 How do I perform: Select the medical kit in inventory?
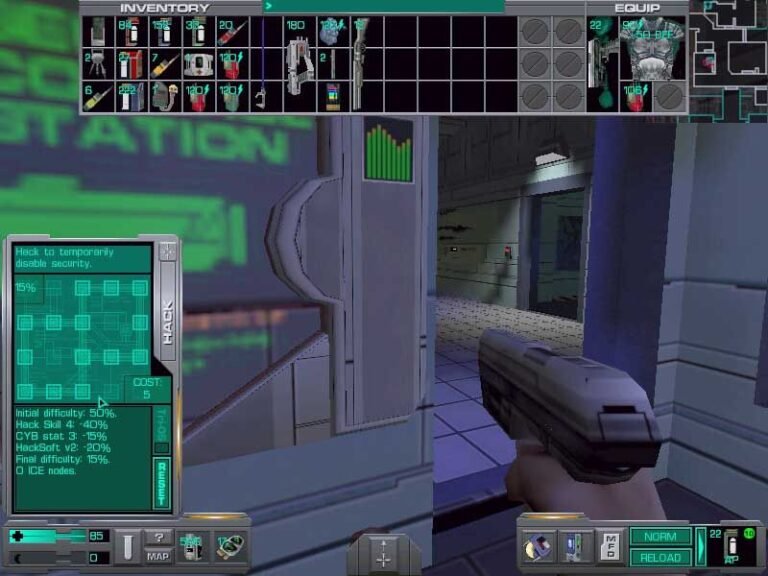(x=196, y=64)
